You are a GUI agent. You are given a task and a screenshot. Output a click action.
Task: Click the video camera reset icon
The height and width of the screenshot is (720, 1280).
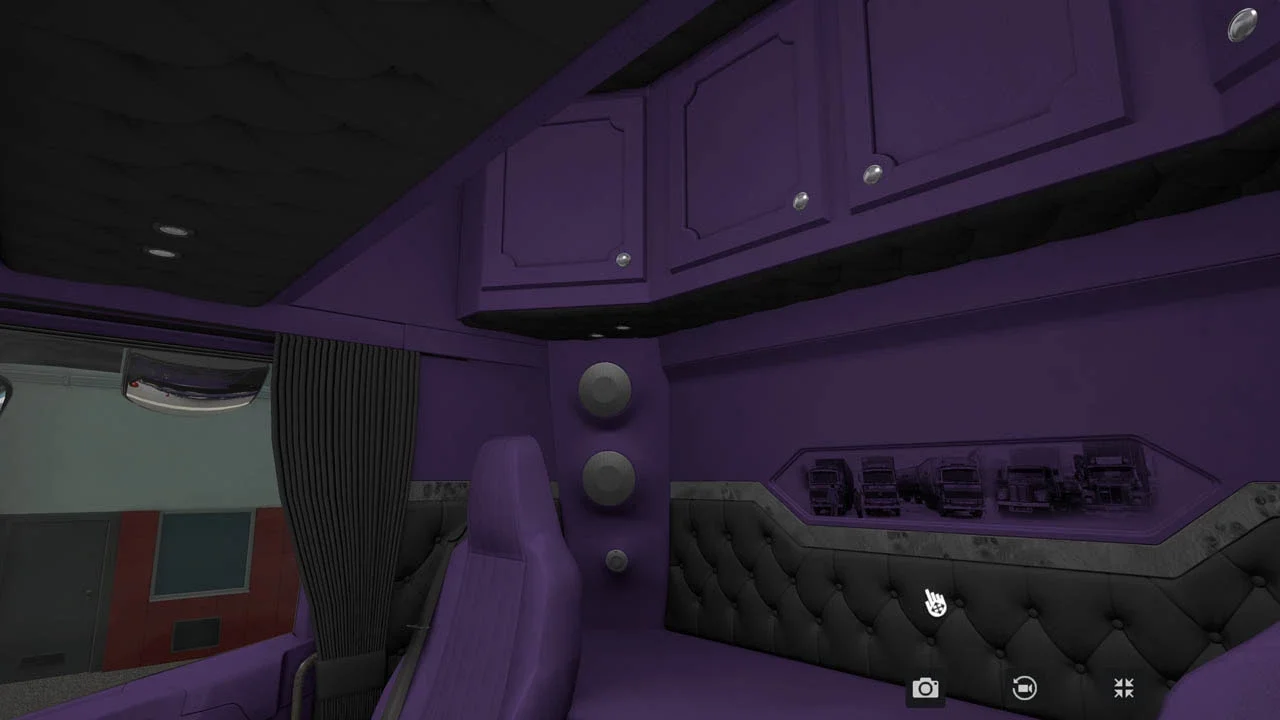[x=1024, y=688]
